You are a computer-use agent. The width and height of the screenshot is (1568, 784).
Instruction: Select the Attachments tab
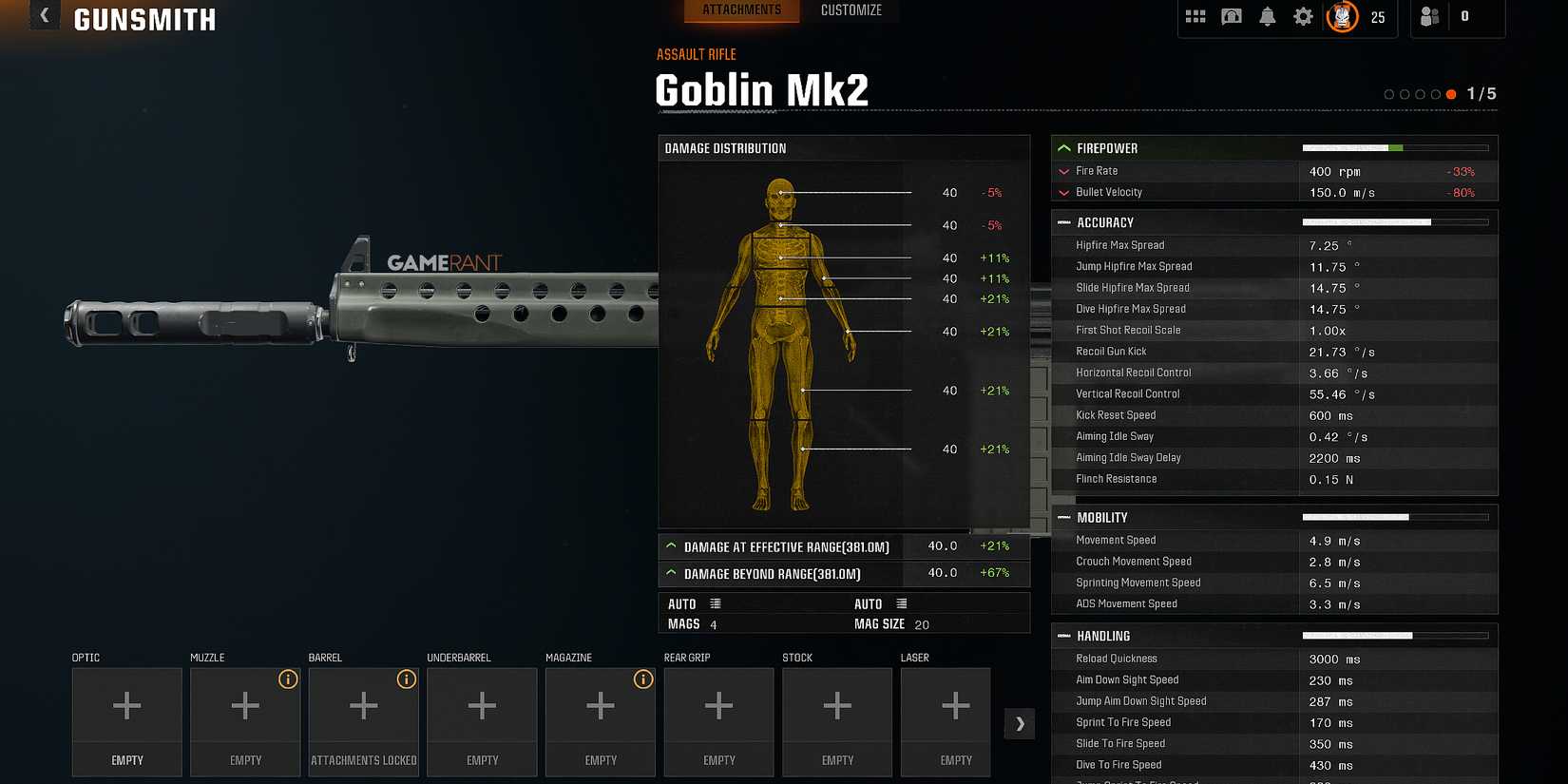pos(741,10)
